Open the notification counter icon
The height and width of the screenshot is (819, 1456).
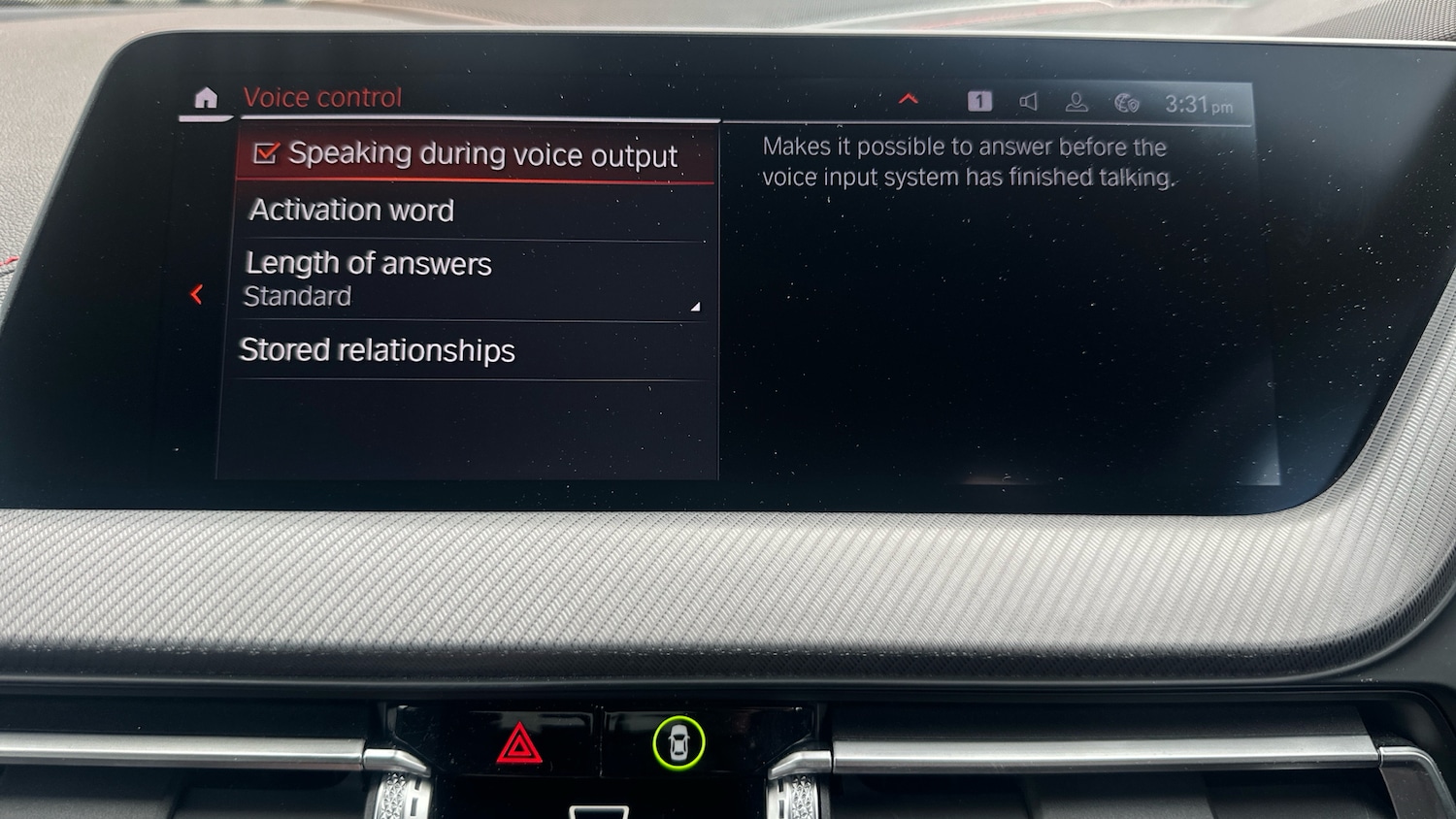(x=979, y=101)
